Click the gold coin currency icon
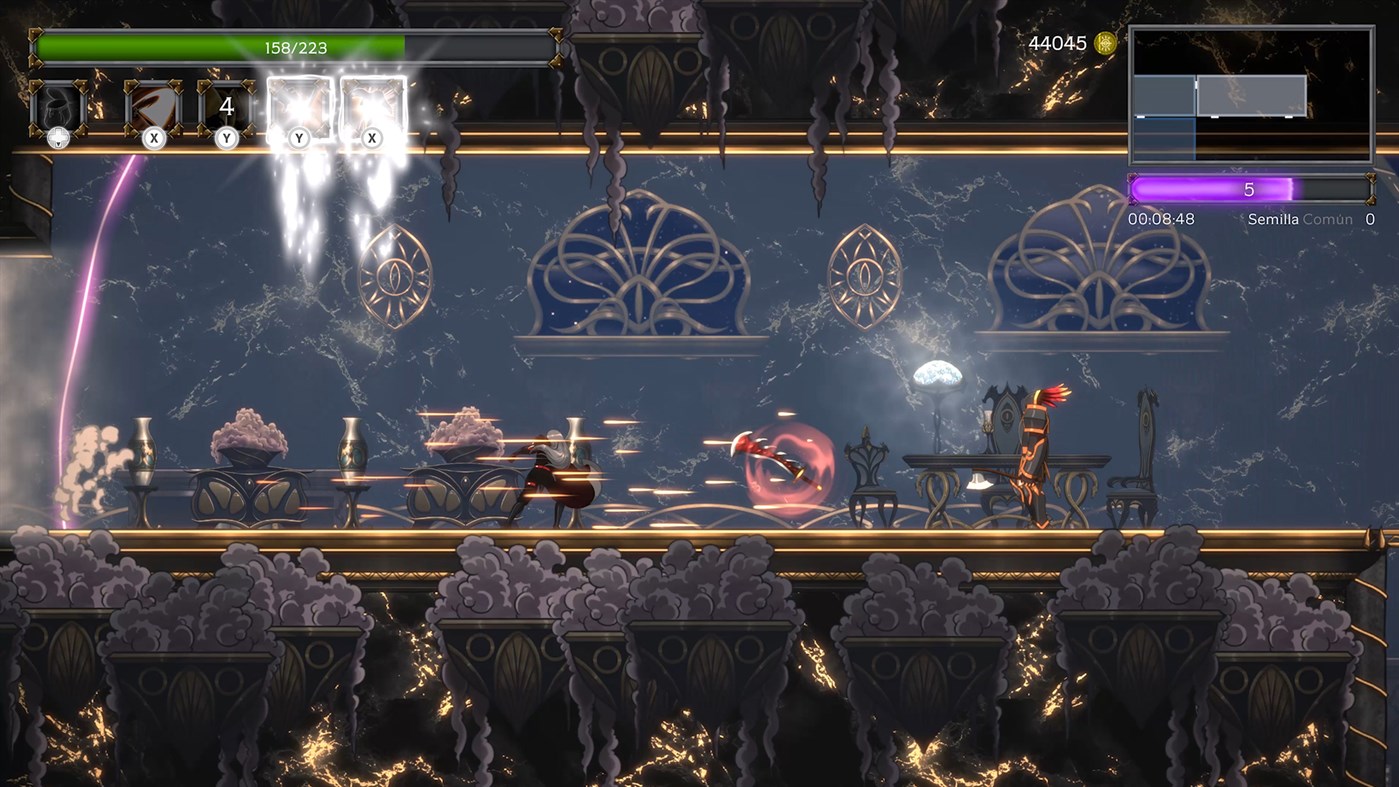Viewport: 1399px width, 787px height. [1105, 44]
